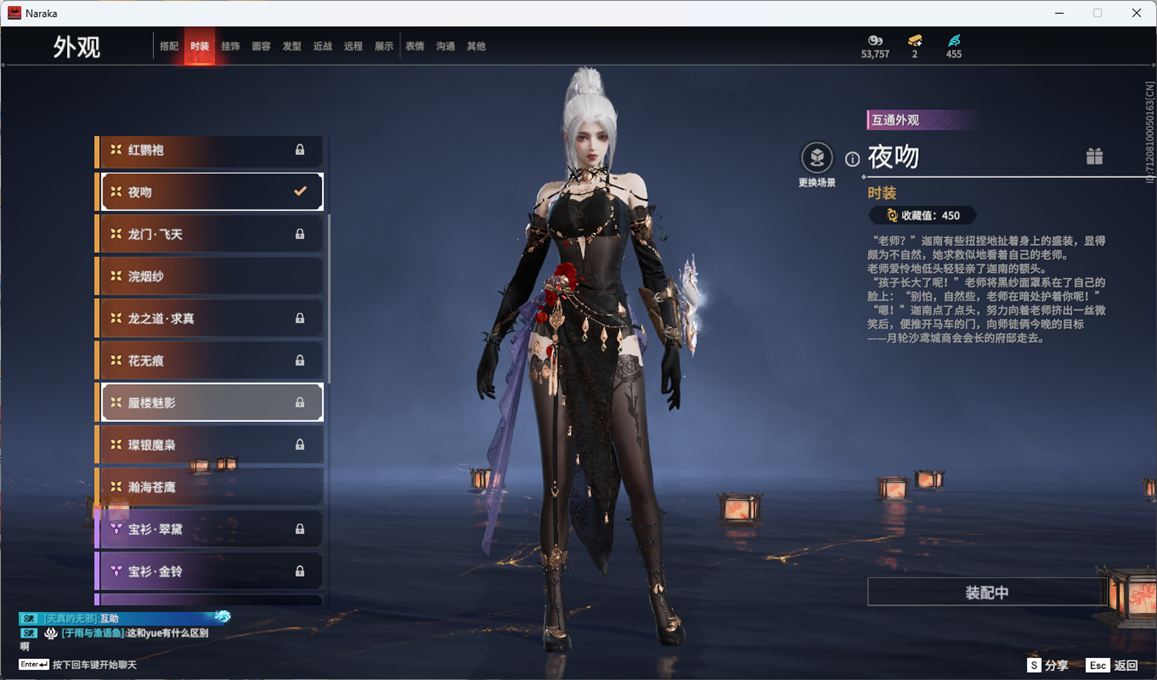Choose the 龙门·飞天 outfit row
Viewport: 1157px width, 680px height.
210,234
